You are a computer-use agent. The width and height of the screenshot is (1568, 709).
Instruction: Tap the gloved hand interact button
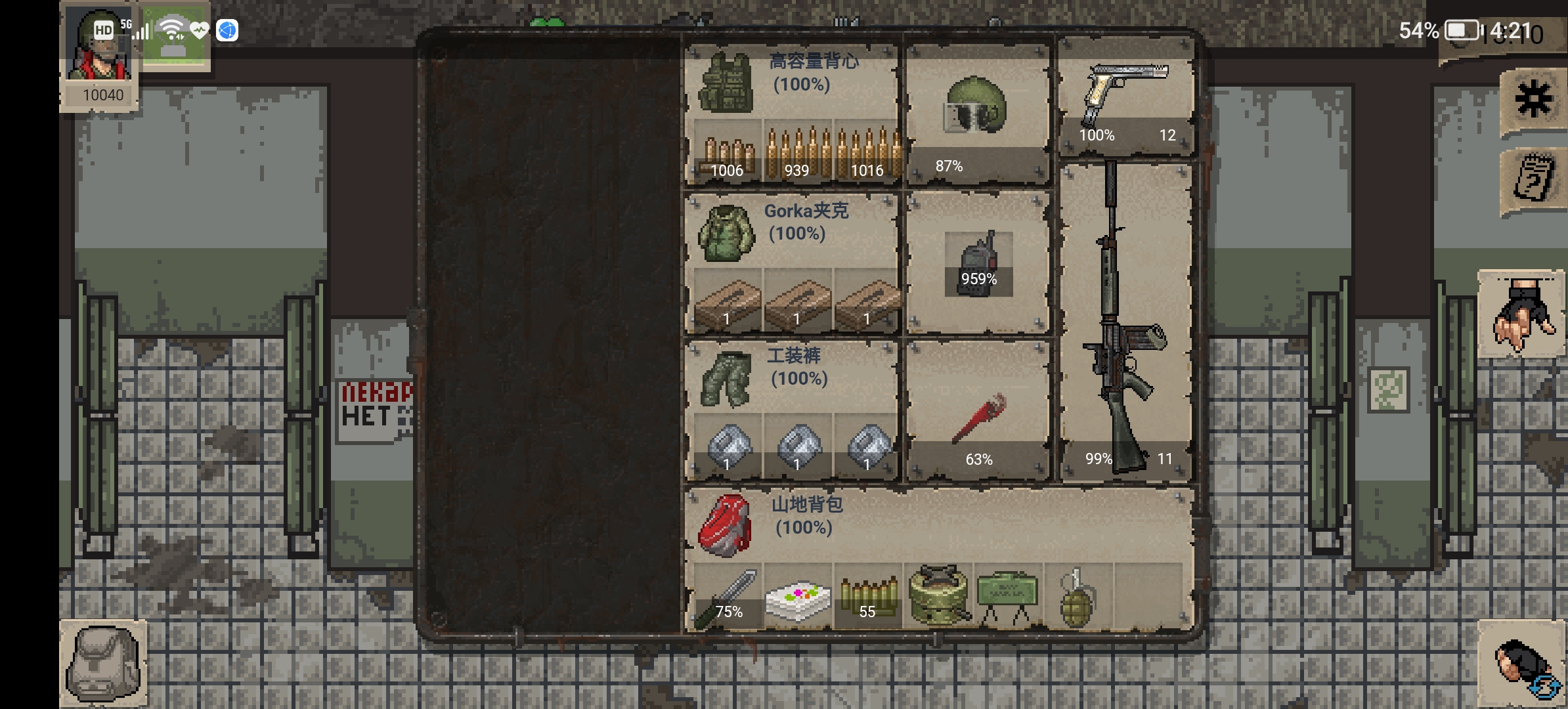pyautogui.click(x=1521, y=315)
